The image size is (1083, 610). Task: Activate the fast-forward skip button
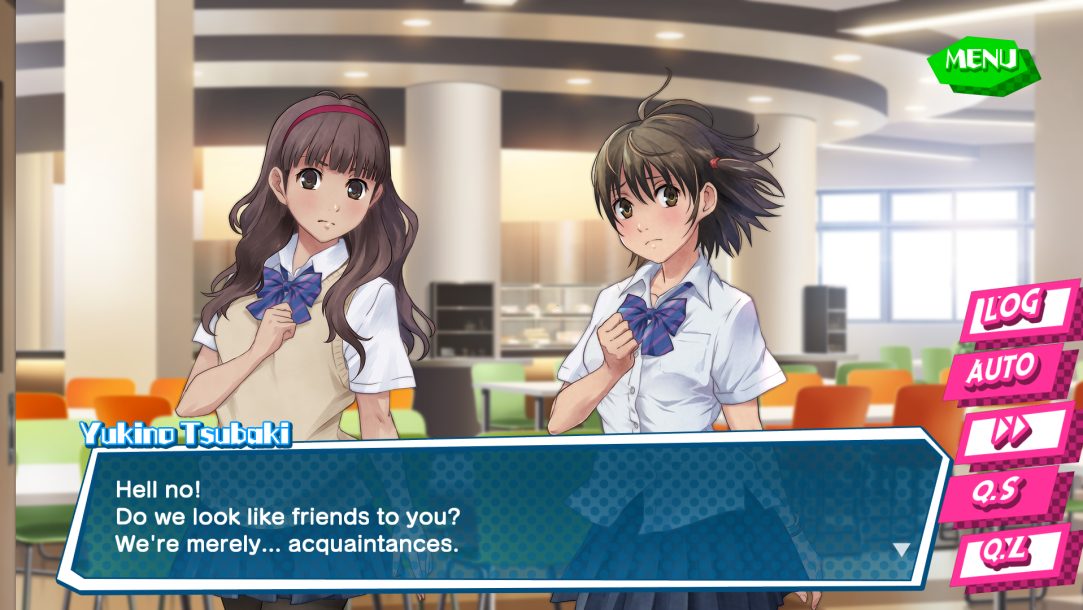tap(1015, 431)
